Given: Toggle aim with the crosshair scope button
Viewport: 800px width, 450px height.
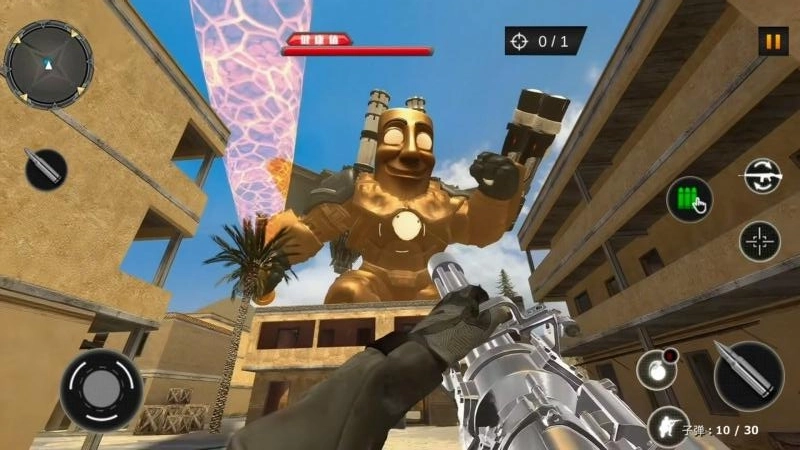Looking at the screenshot, I should (760, 241).
